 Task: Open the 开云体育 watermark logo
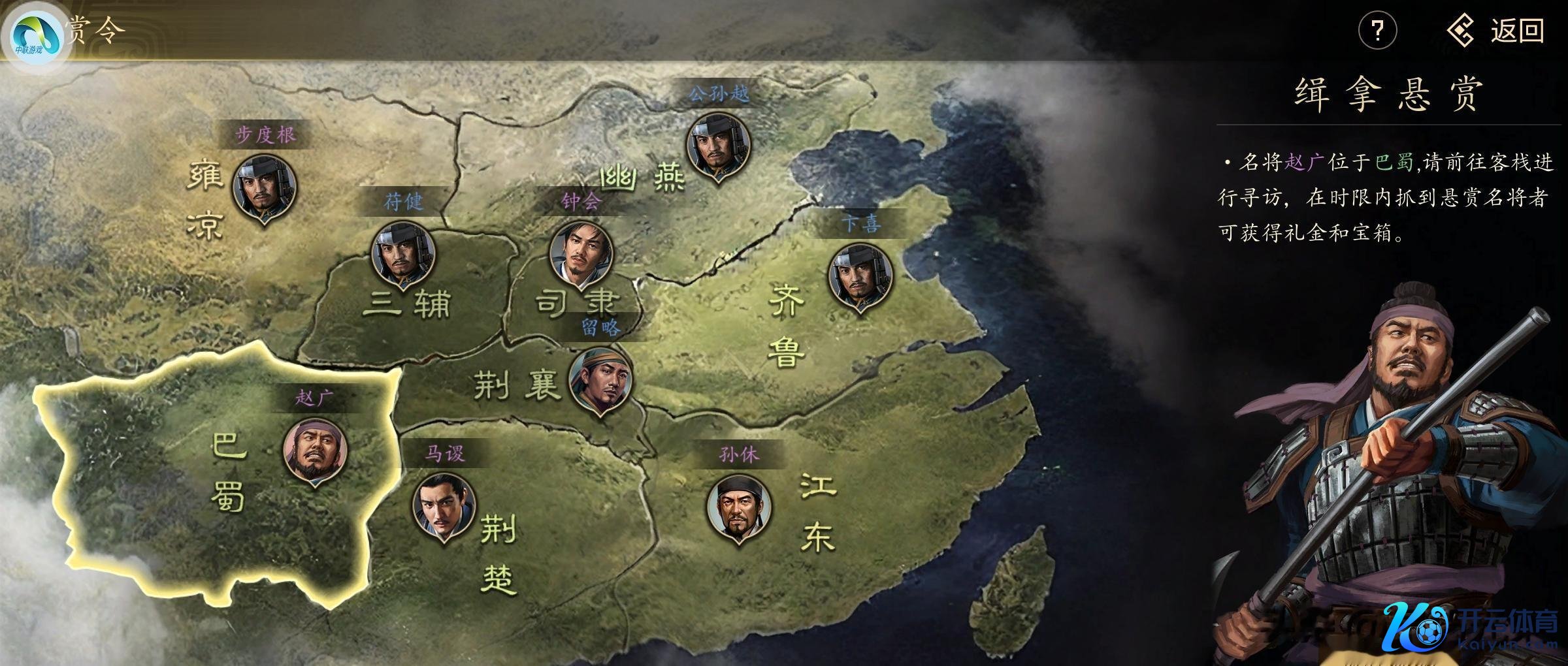pyautogui.click(x=1470, y=628)
